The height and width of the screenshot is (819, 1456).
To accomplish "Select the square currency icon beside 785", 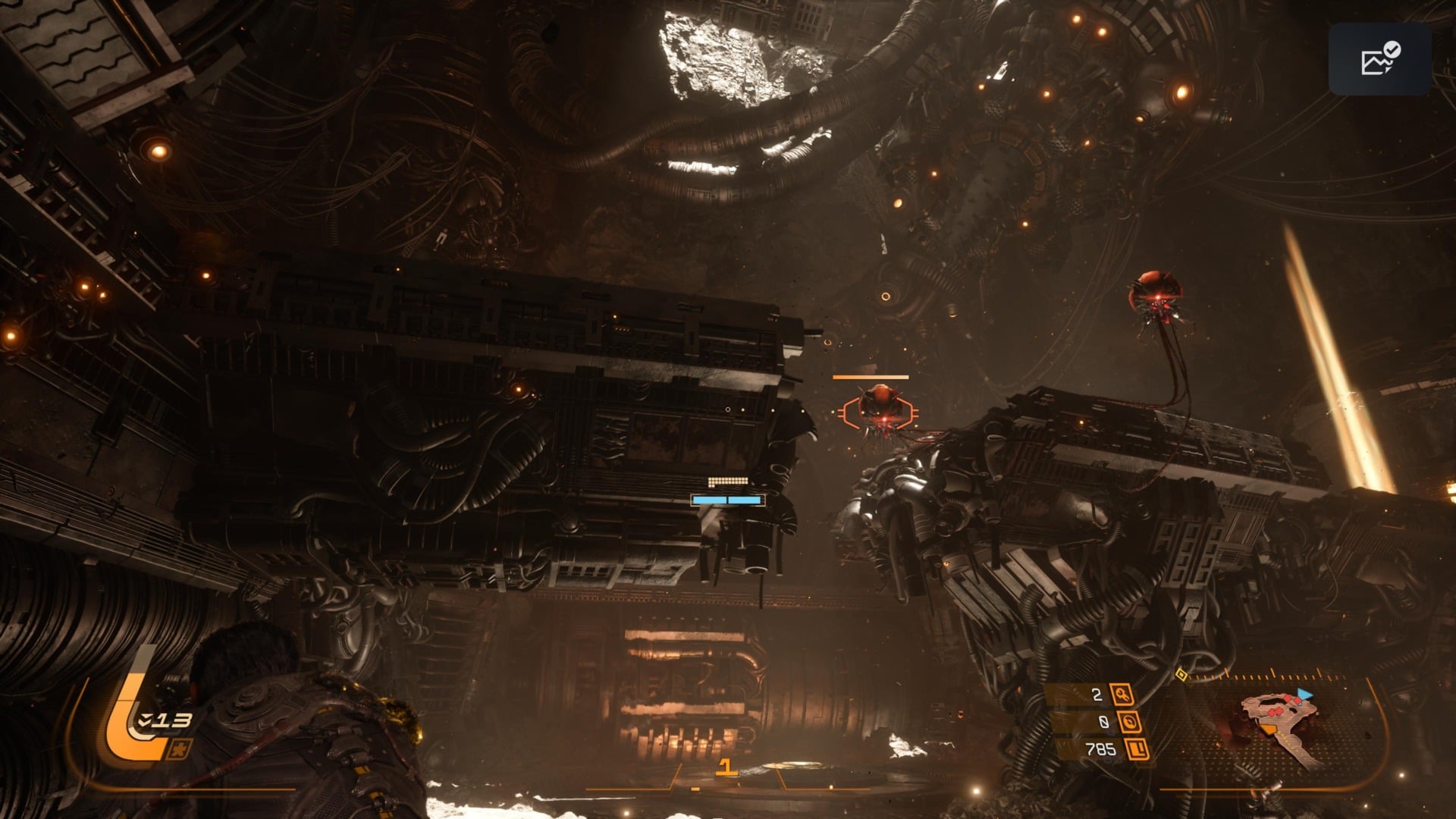I will pyautogui.click(x=1137, y=749).
